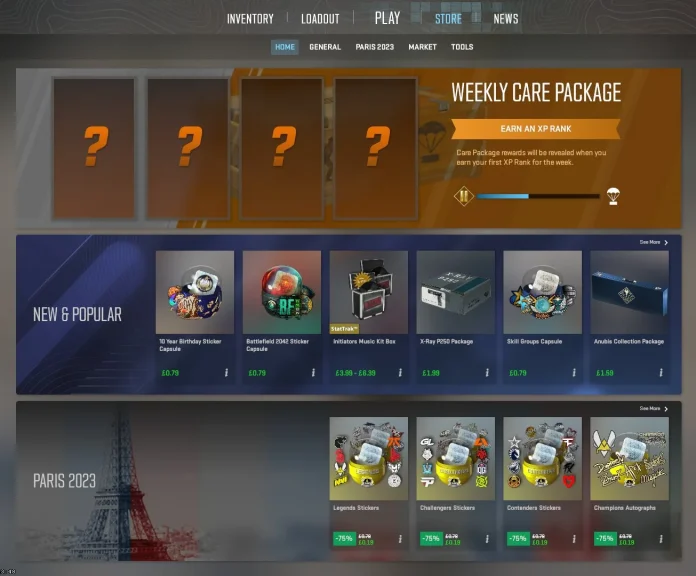696x576 pixels.
Task: Switch to the Paris 2023 store tab
Action: [375, 47]
